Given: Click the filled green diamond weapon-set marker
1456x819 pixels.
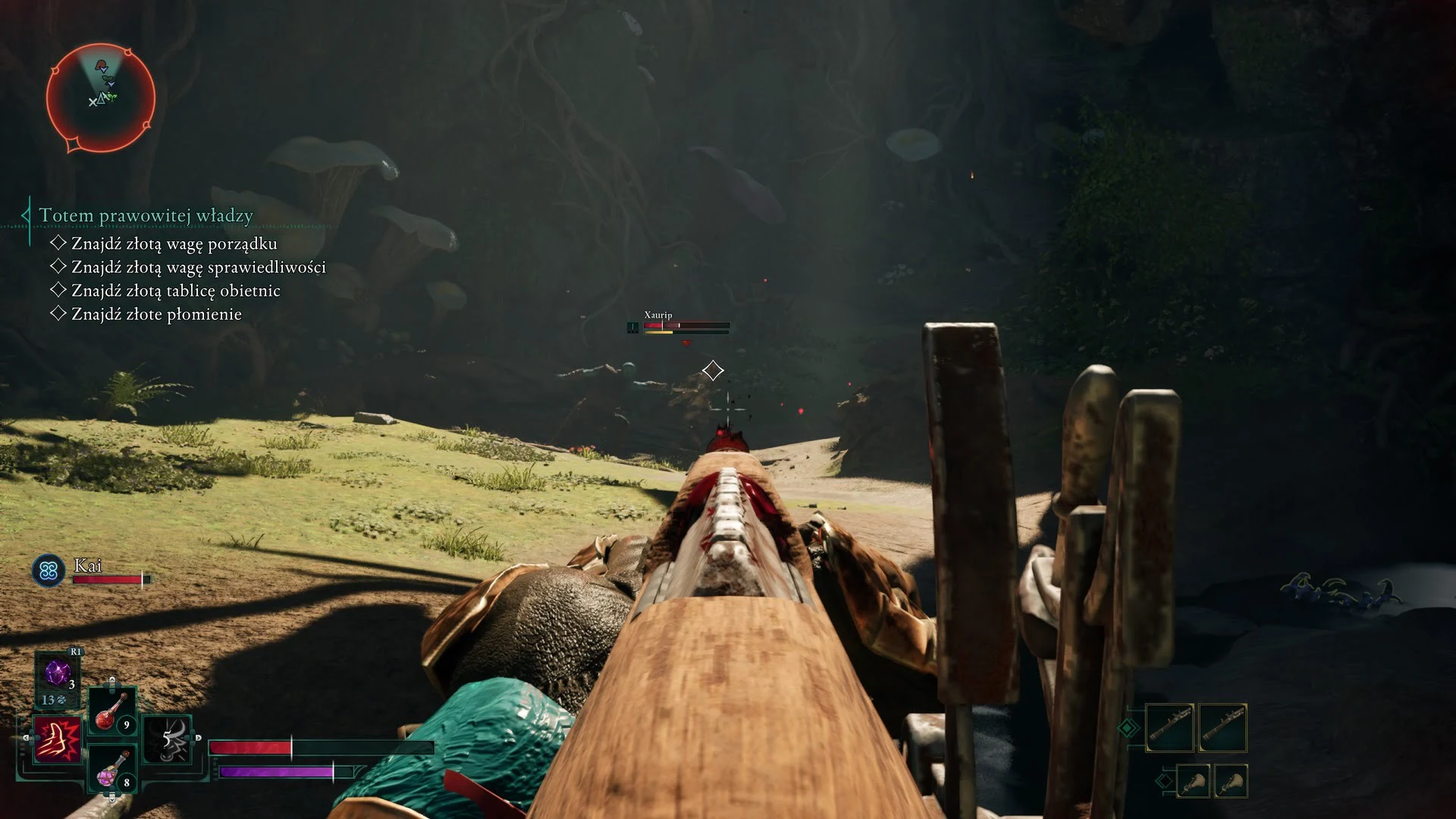Looking at the screenshot, I should [1128, 728].
